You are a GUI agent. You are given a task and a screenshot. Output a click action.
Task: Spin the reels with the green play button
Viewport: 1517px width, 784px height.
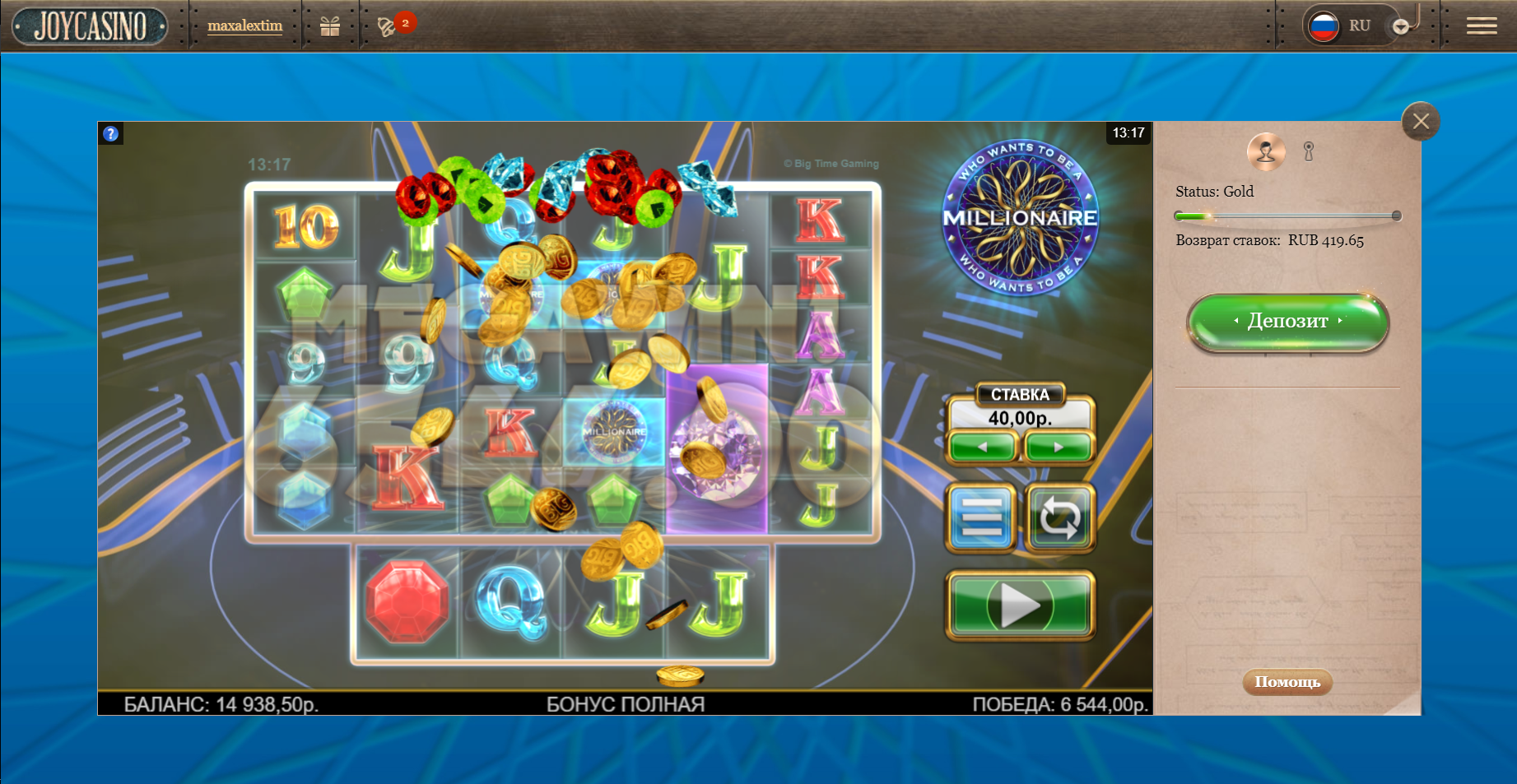(x=1021, y=606)
